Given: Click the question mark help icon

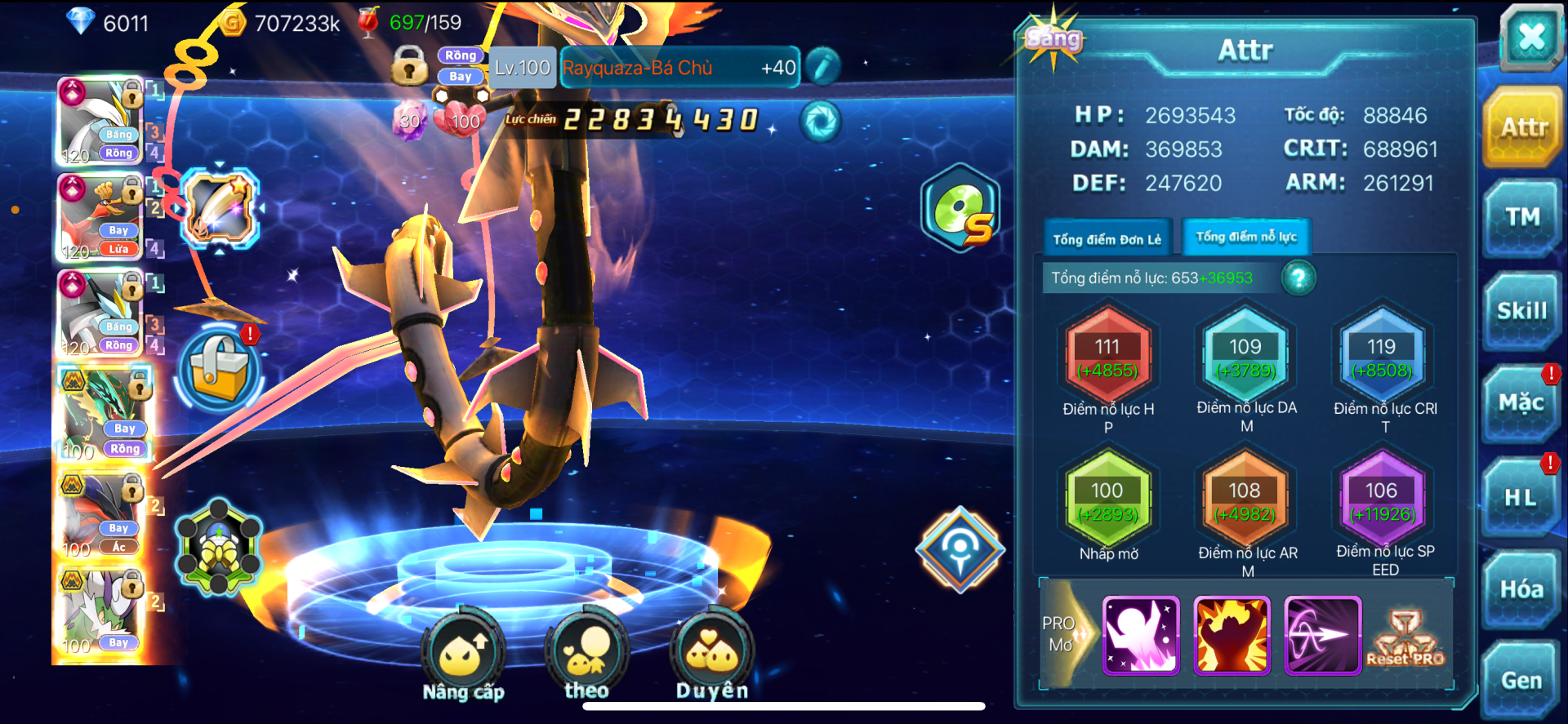Looking at the screenshot, I should click(x=1298, y=278).
